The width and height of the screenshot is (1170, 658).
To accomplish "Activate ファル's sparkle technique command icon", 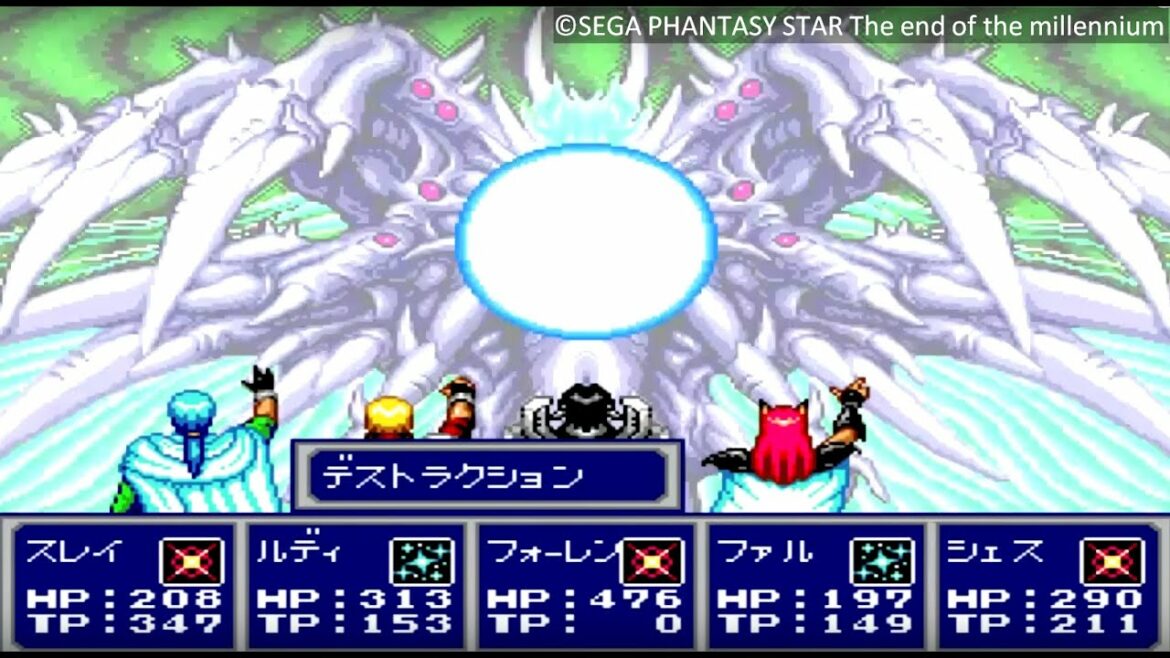I will coord(882,561).
